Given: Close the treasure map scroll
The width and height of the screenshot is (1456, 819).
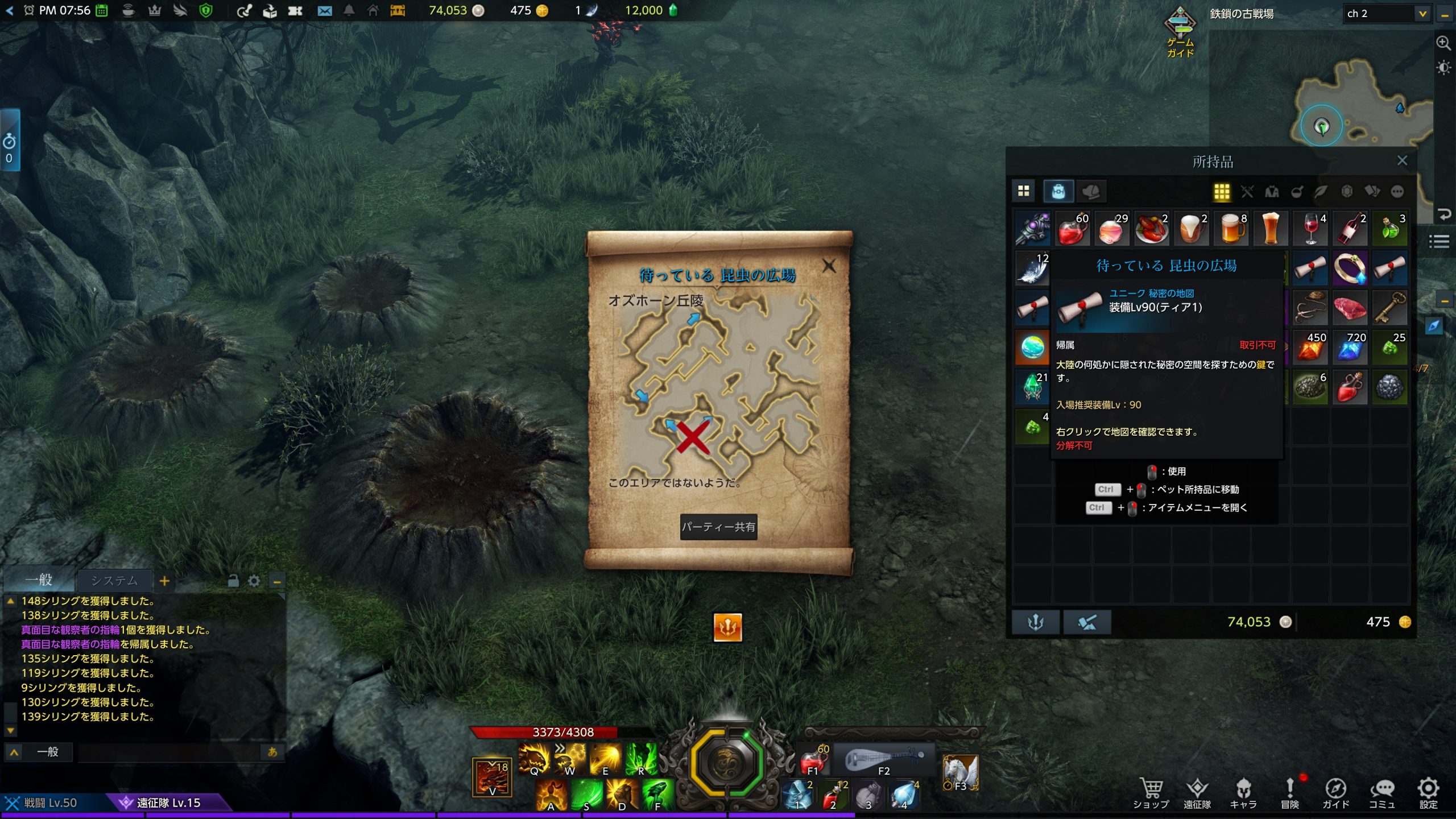Looking at the screenshot, I should coord(829,266).
